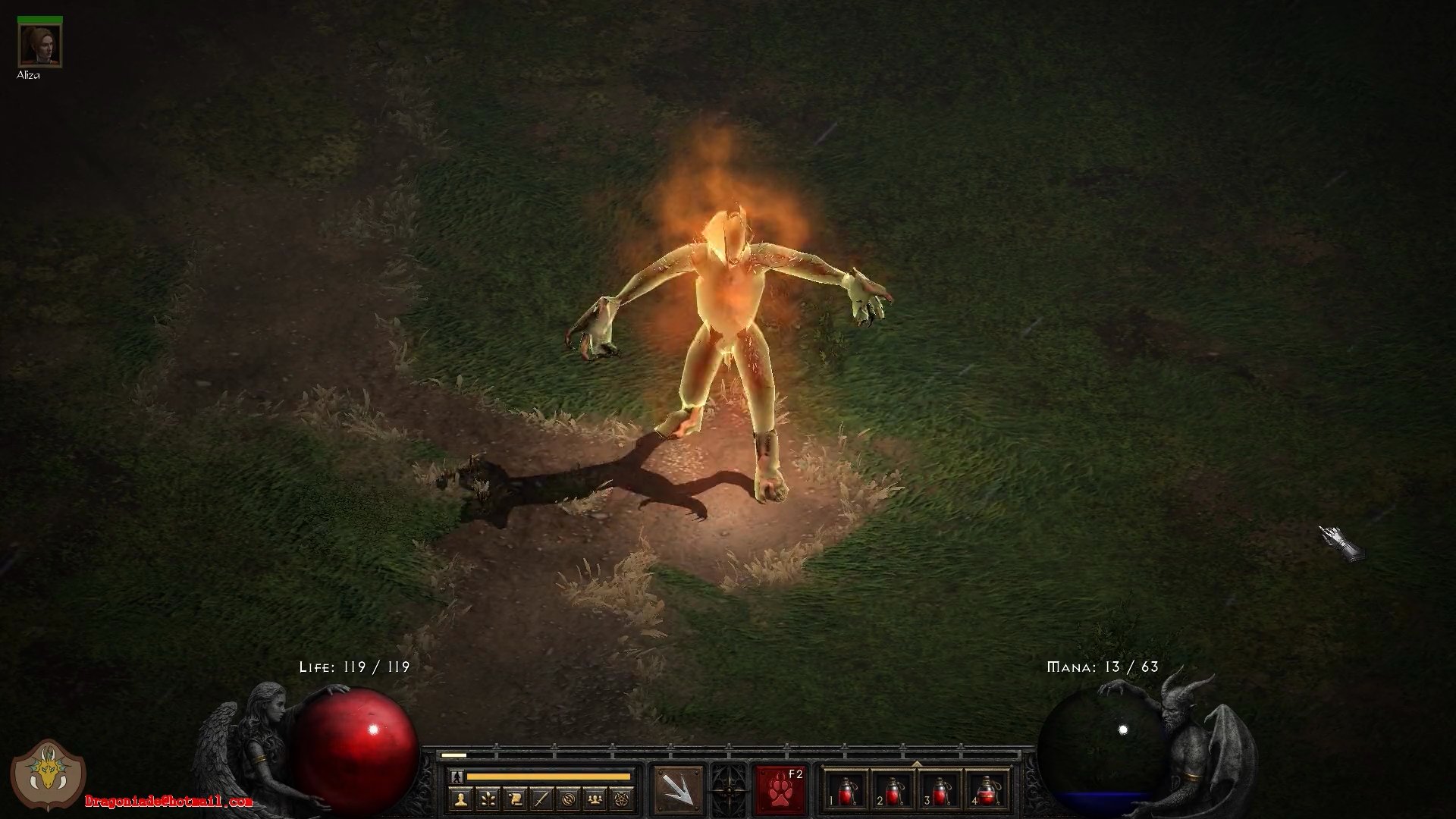Use the potion in belt slot 3
1456x819 pixels.
tap(940, 792)
